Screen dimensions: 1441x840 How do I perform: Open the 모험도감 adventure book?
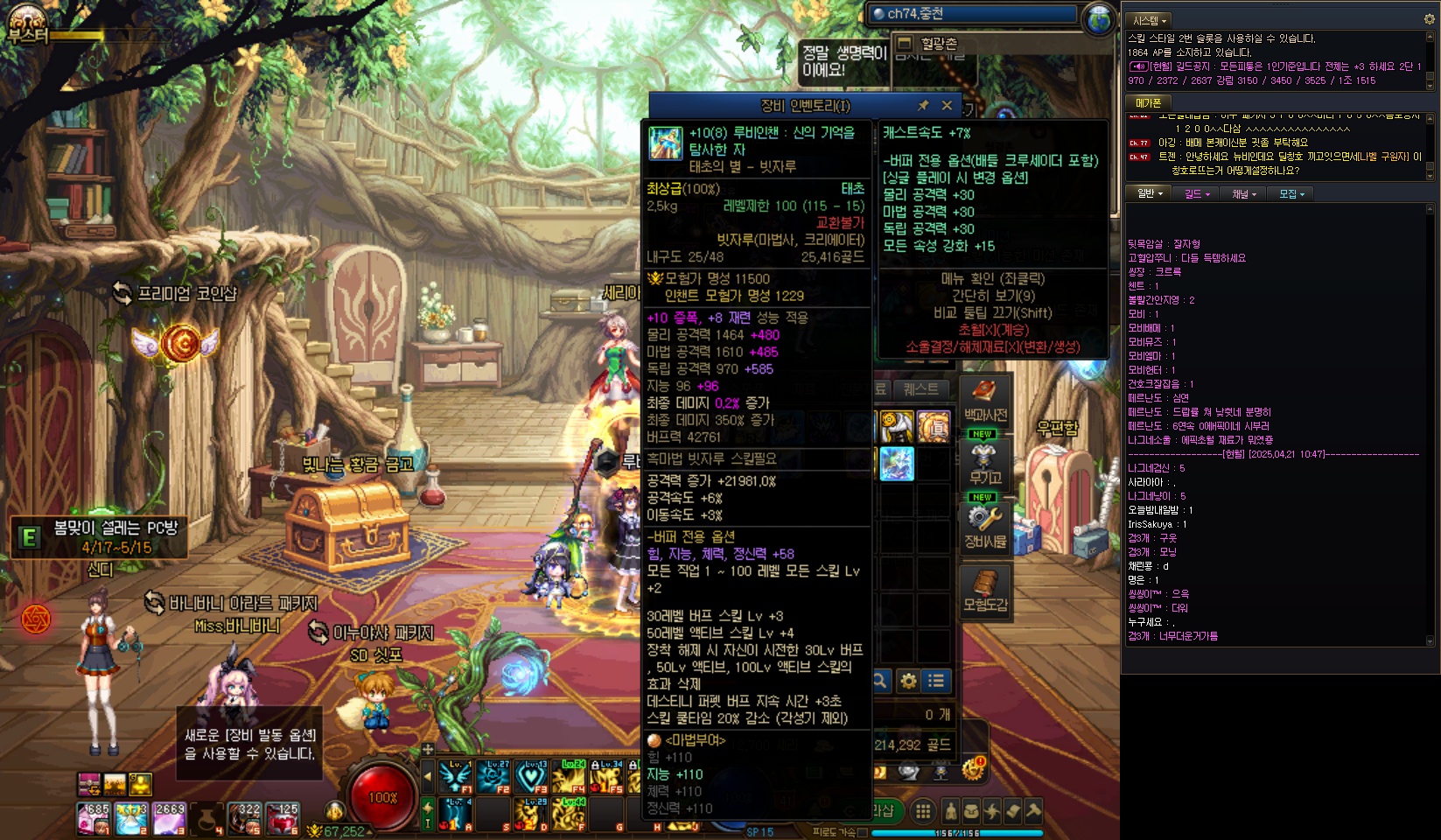coord(985,591)
